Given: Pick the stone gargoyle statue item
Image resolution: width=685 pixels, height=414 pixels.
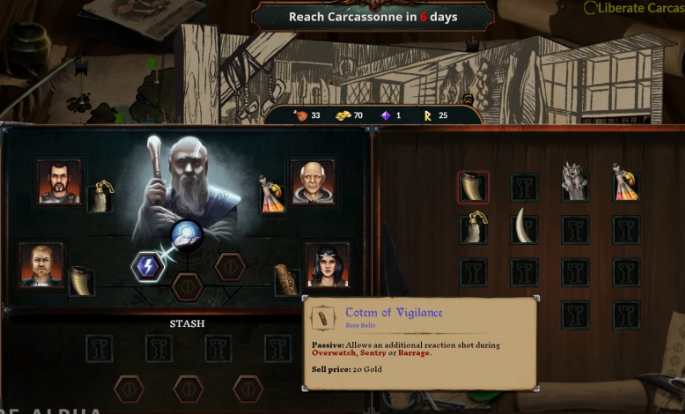Looking at the screenshot, I should click(x=574, y=184).
